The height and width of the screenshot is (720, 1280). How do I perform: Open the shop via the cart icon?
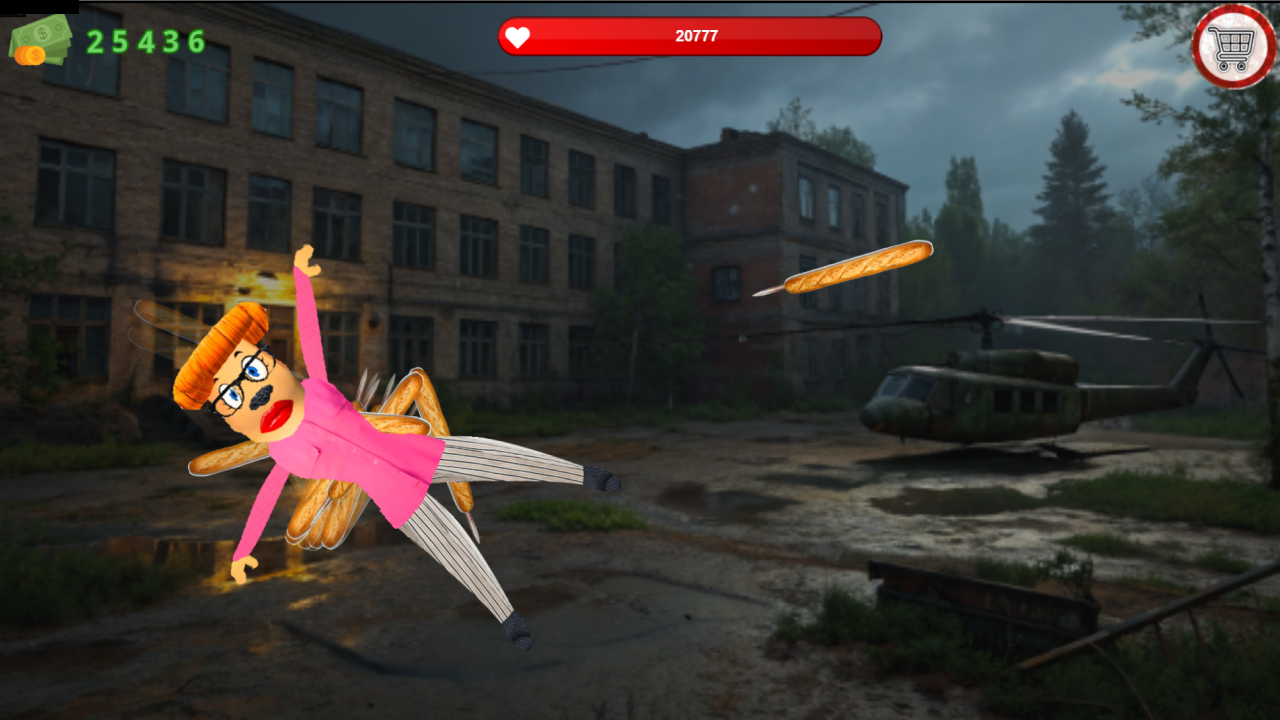point(1233,46)
